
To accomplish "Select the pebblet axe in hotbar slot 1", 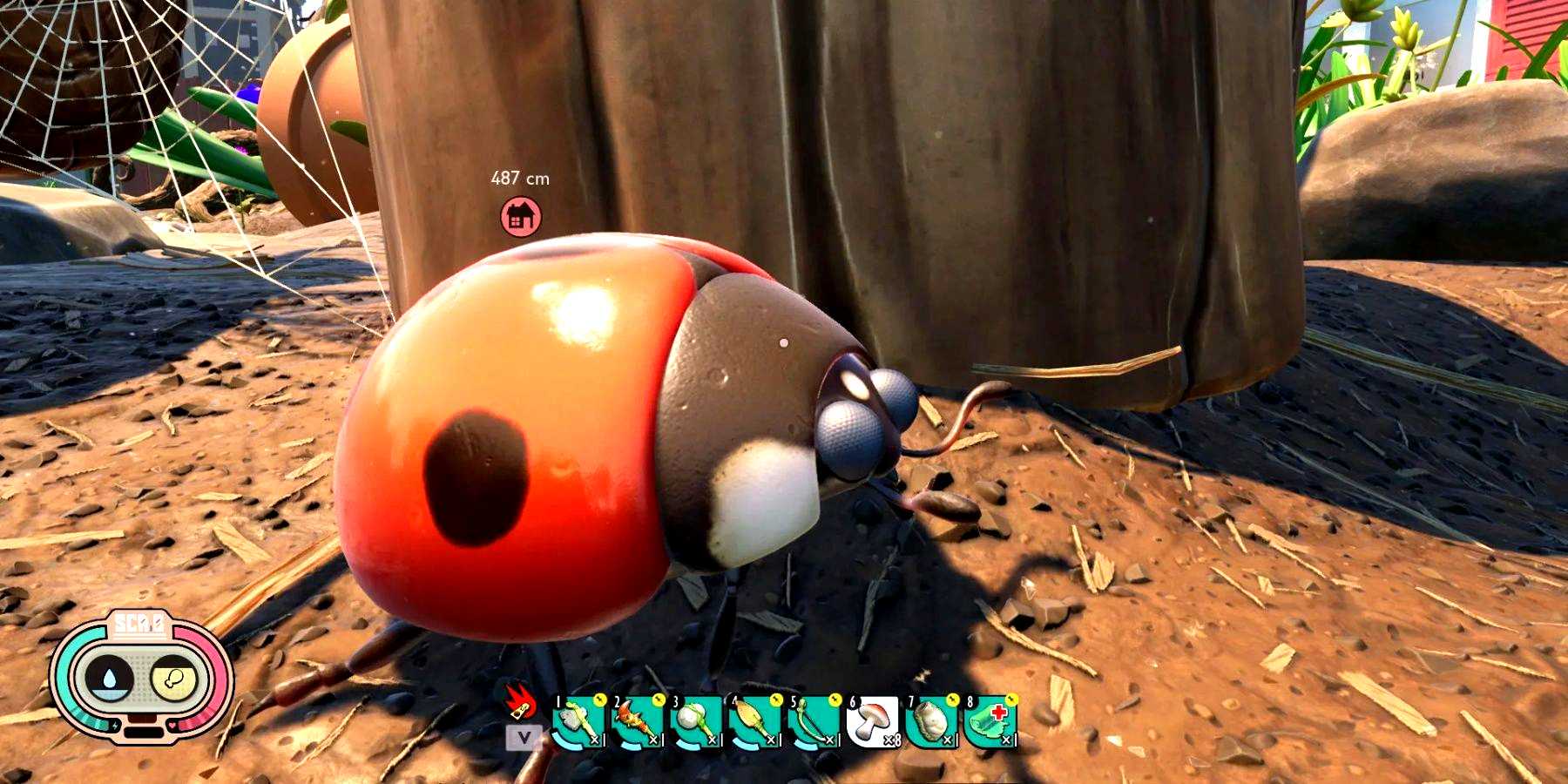I will 578,721.
